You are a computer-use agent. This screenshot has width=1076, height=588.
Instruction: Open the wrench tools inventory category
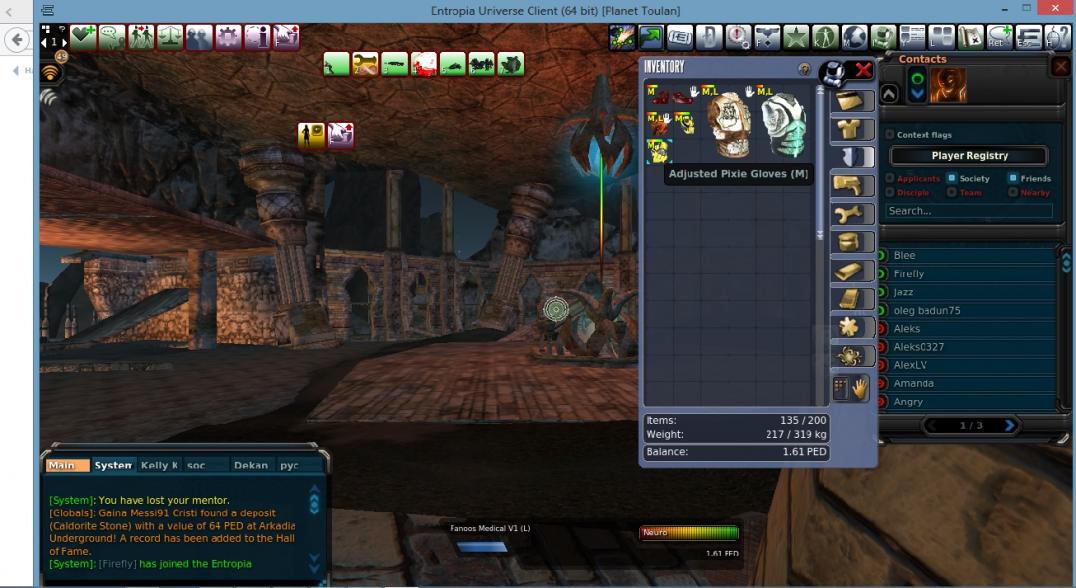853,214
